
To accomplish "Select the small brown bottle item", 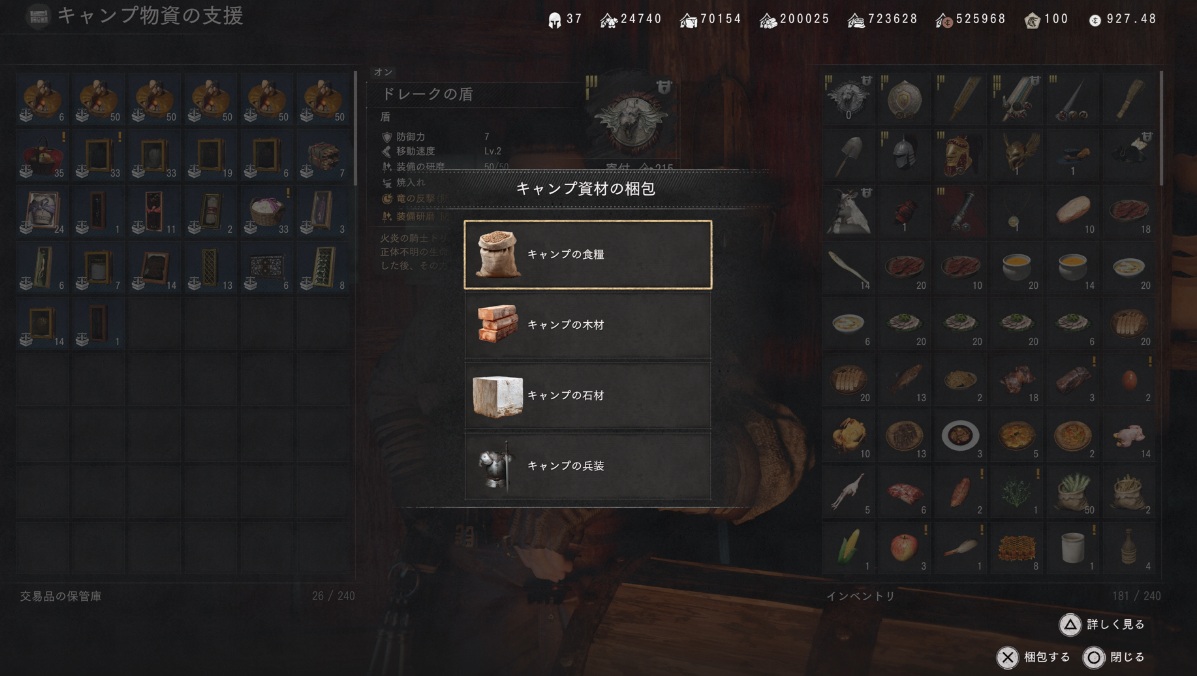I will 1129,546.
